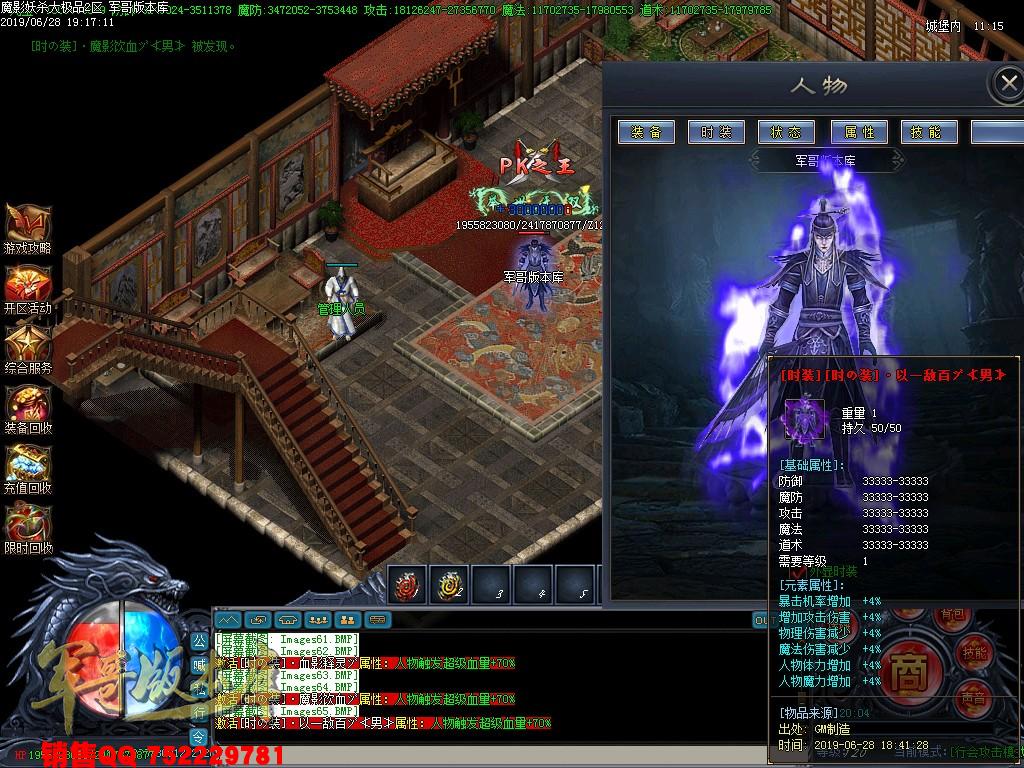The width and height of the screenshot is (1024, 768).
Task: Open the 技能 skills round button
Action: pyautogui.click(x=975, y=652)
